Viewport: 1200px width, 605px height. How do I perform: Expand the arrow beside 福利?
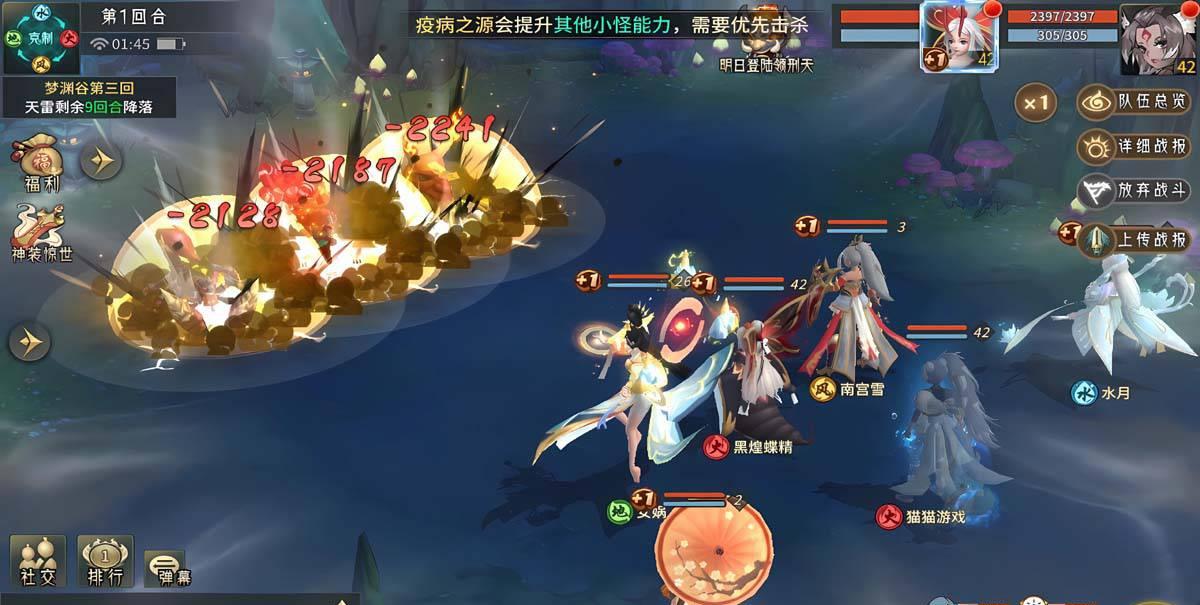pos(101,160)
